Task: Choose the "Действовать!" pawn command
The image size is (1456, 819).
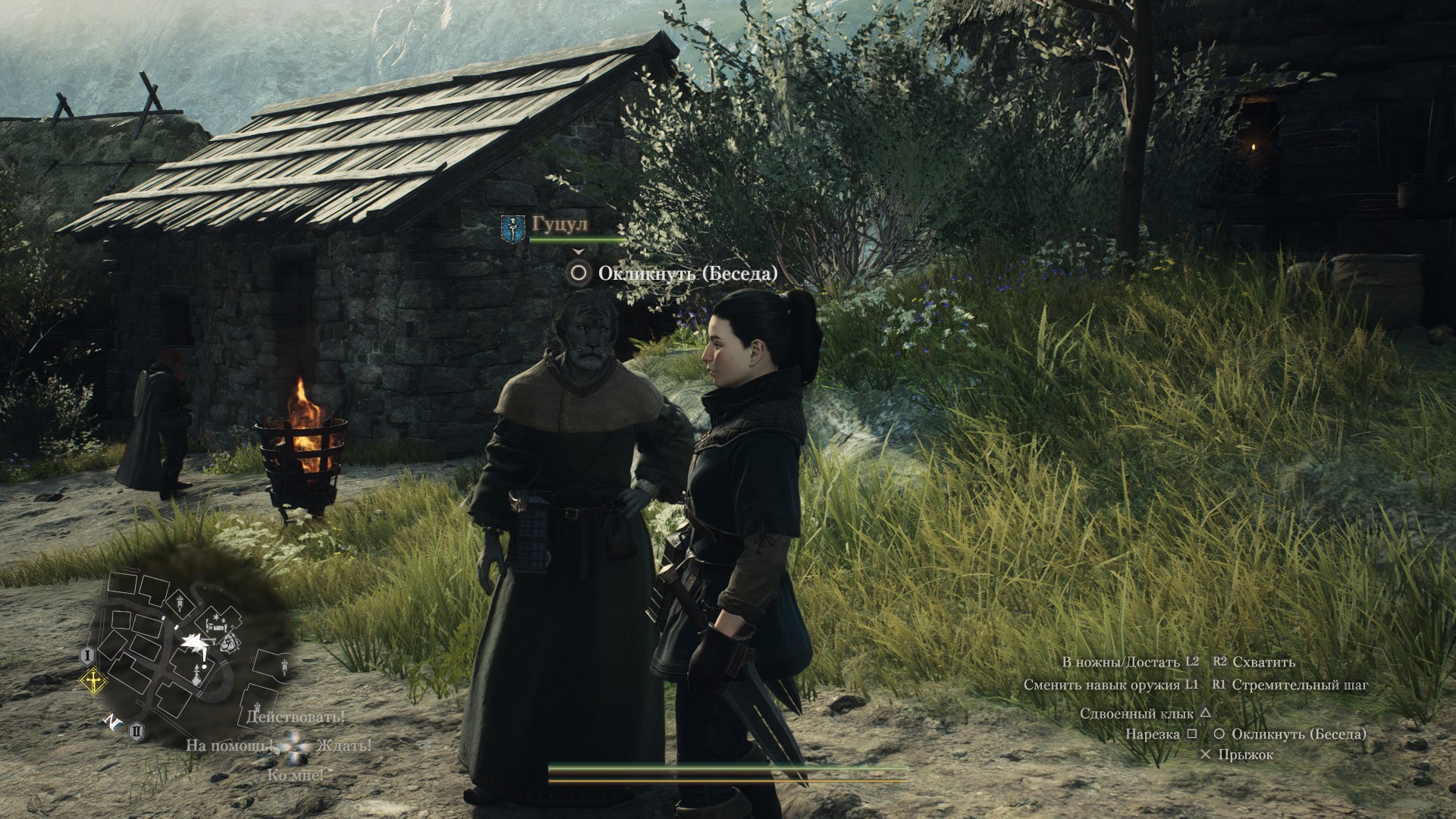Action: coord(296,716)
